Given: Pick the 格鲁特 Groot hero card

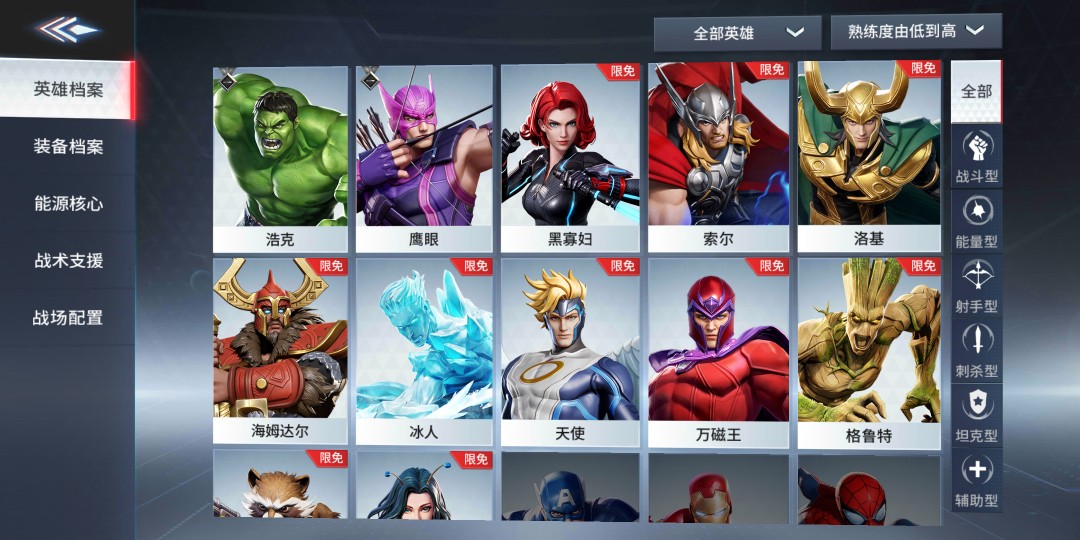Looking at the screenshot, I should (x=868, y=352).
